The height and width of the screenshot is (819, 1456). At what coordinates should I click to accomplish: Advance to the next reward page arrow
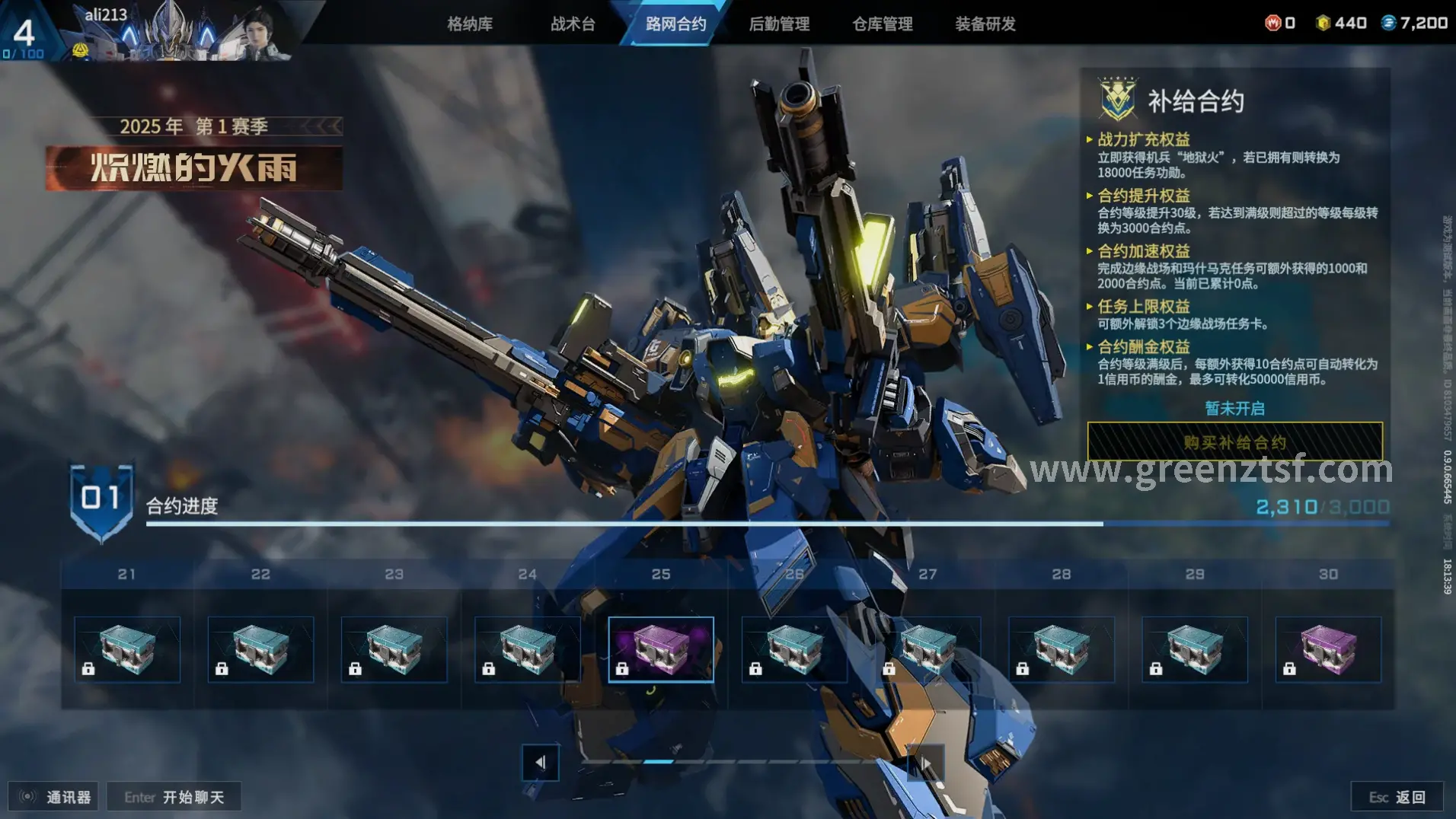coord(926,762)
